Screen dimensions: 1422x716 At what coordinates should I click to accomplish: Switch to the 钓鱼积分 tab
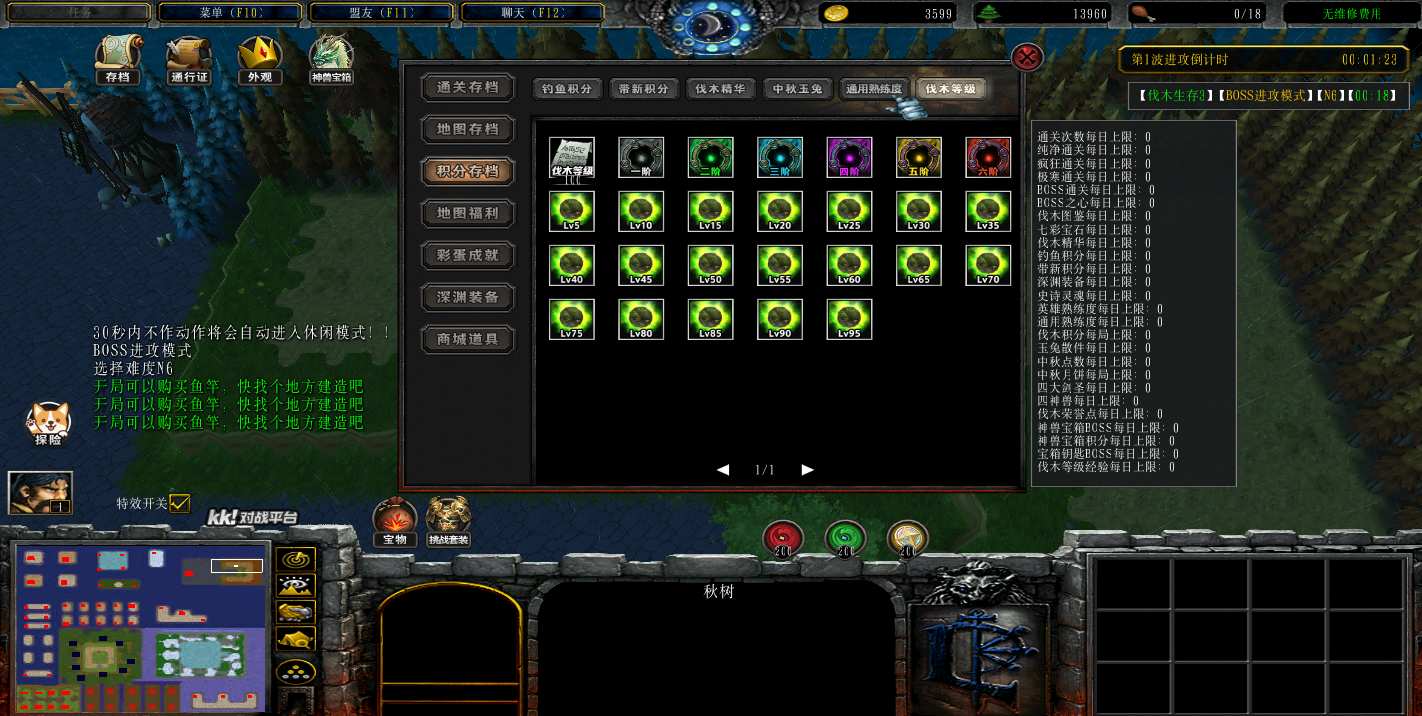click(x=566, y=89)
